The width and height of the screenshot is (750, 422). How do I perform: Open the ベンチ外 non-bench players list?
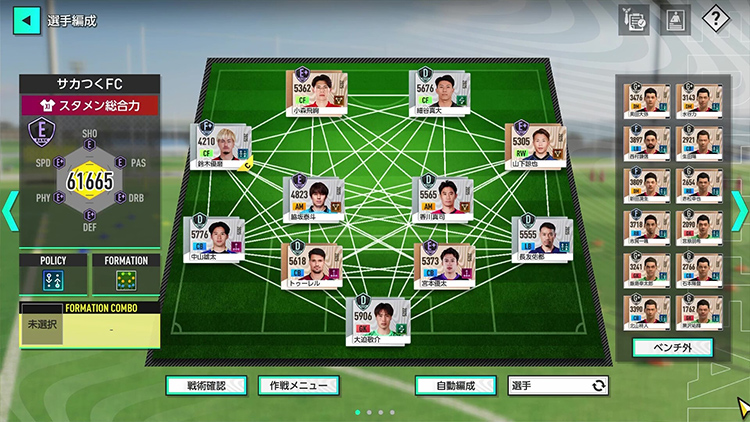coord(672,348)
